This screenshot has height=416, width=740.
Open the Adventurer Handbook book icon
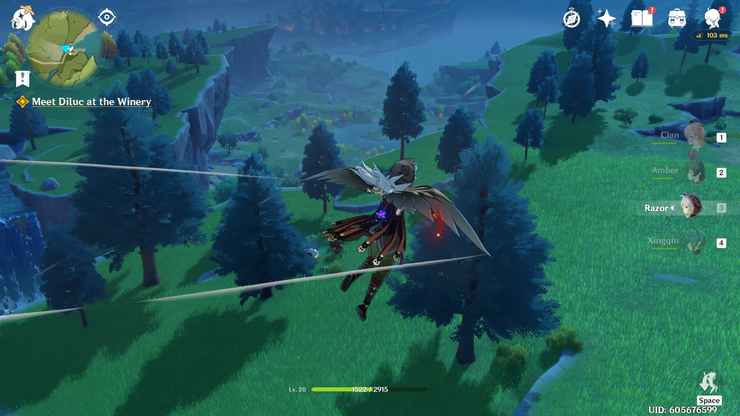point(641,18)
